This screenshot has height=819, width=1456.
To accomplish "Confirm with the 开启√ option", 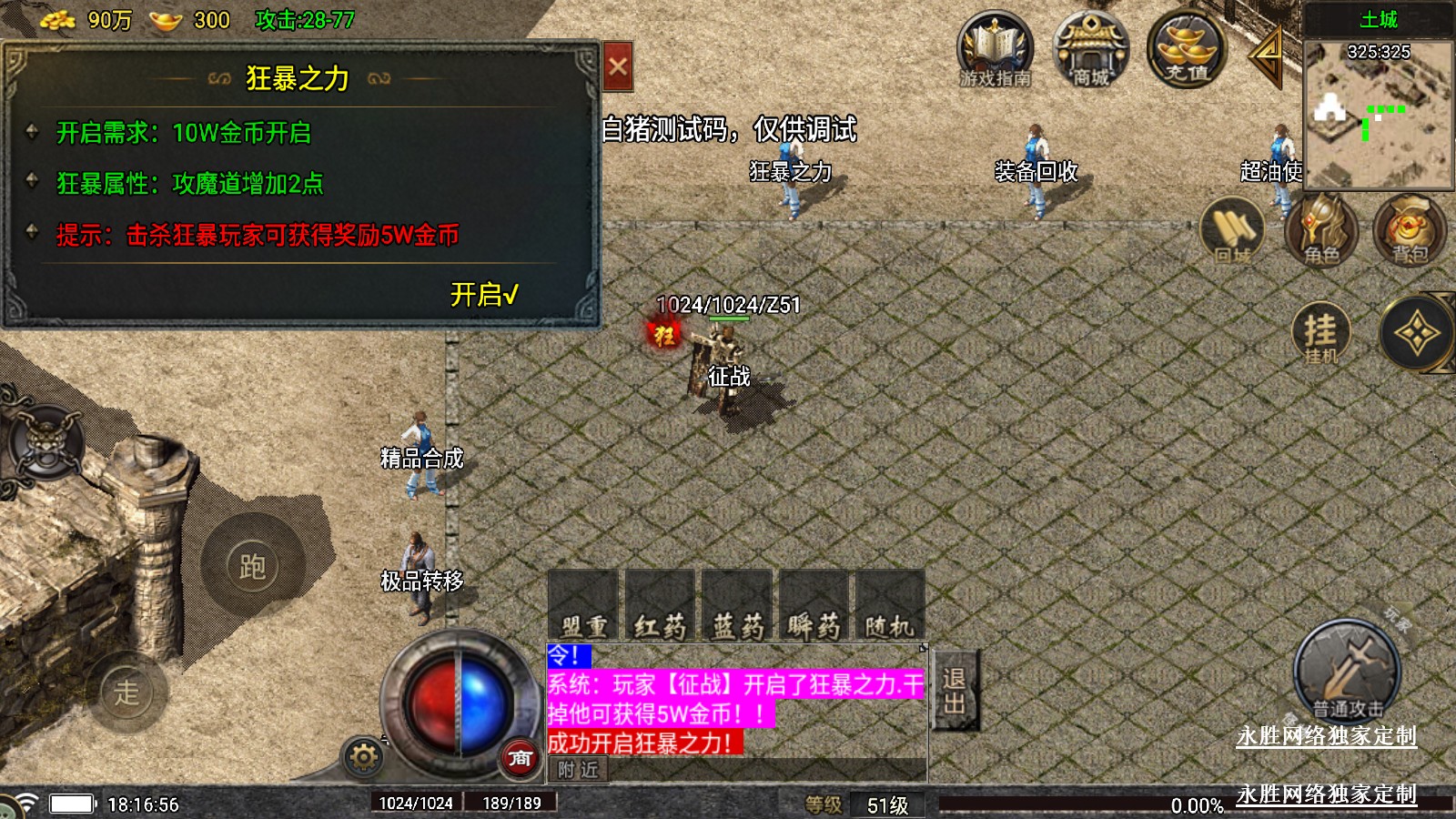I will (x=484, y=295).
